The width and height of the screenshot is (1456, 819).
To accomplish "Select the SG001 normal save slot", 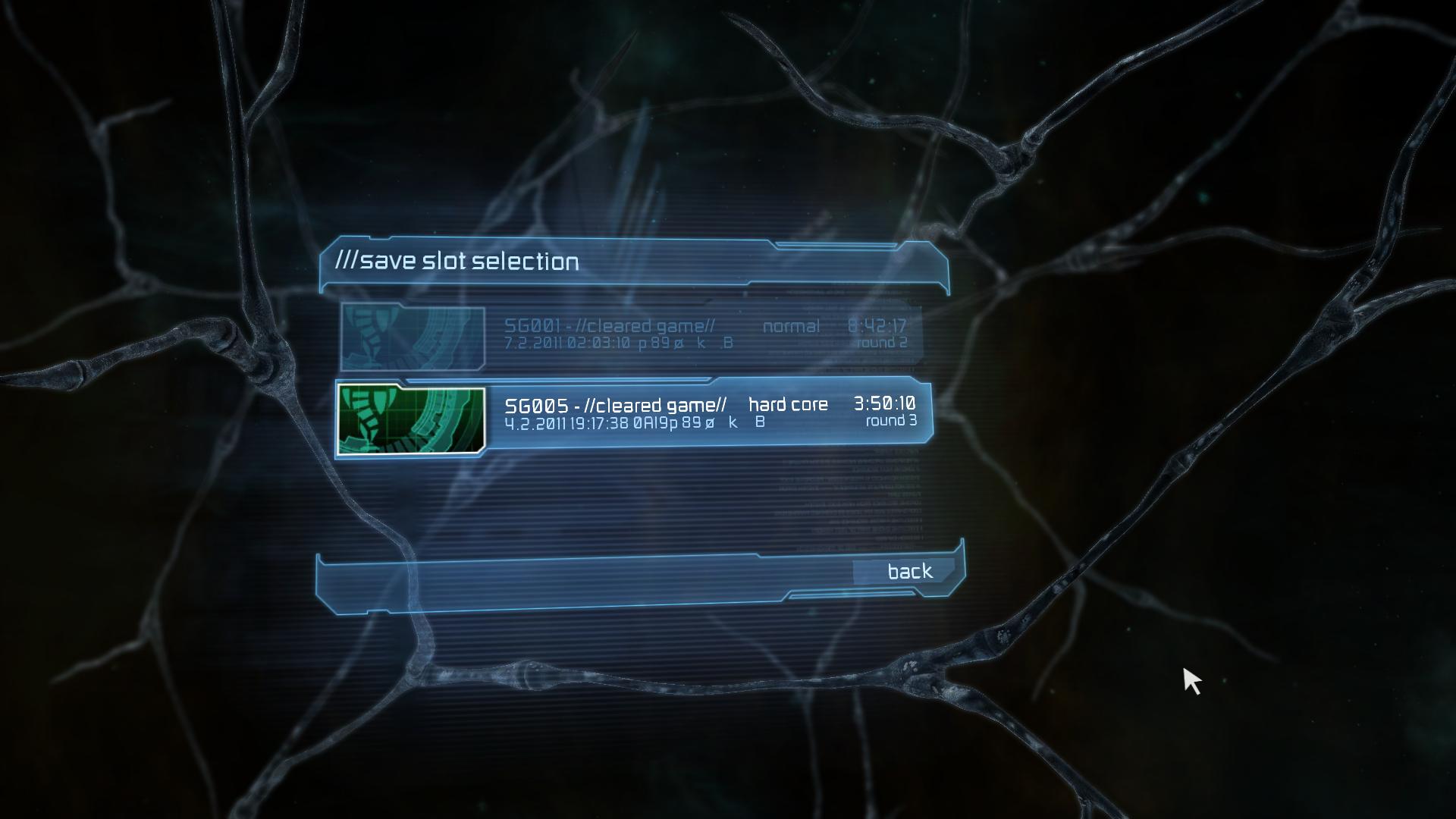I will pyautogui.click(x=705, y=334).
